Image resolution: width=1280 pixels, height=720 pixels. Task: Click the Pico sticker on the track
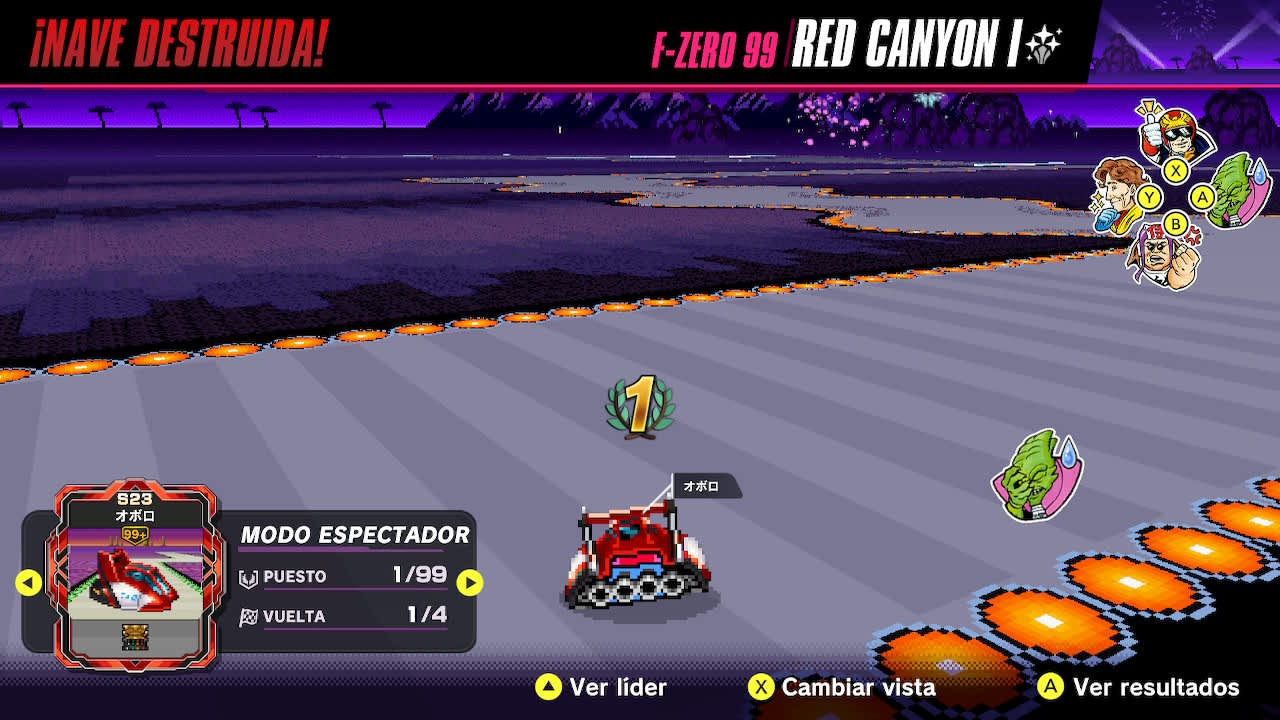(1035, 476)
